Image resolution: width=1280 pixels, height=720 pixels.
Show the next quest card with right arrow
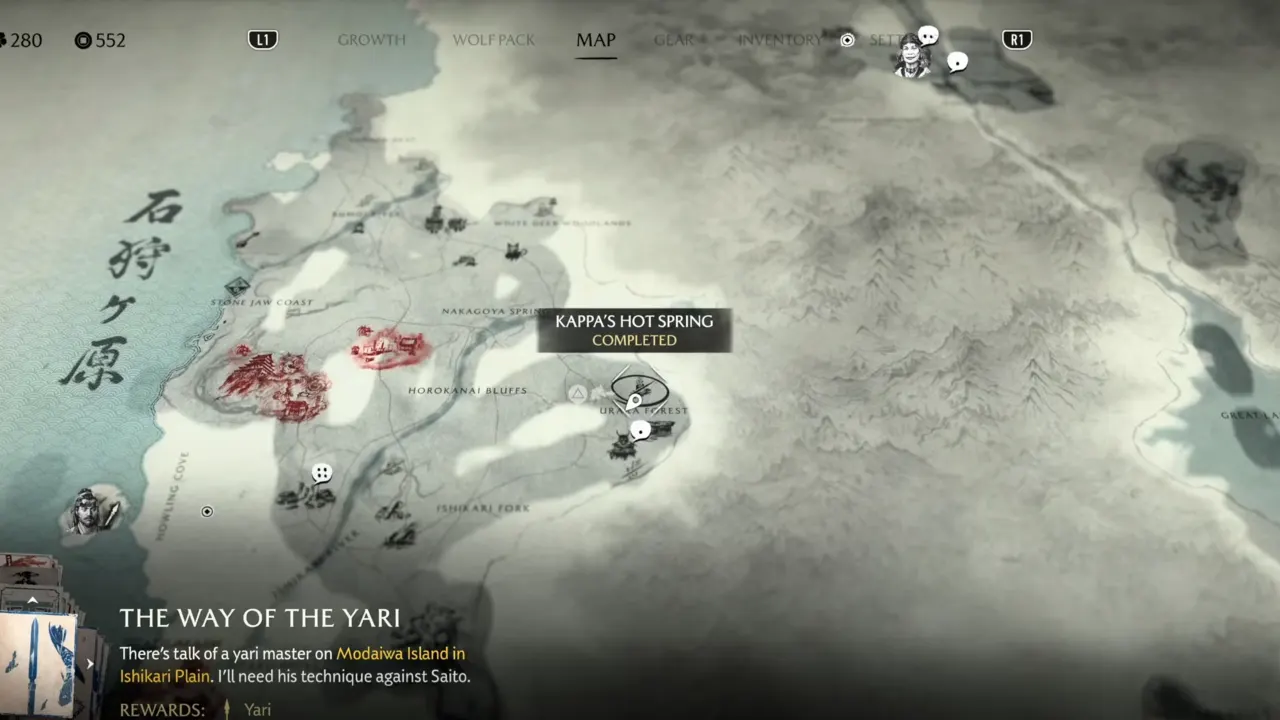(90, 663)
